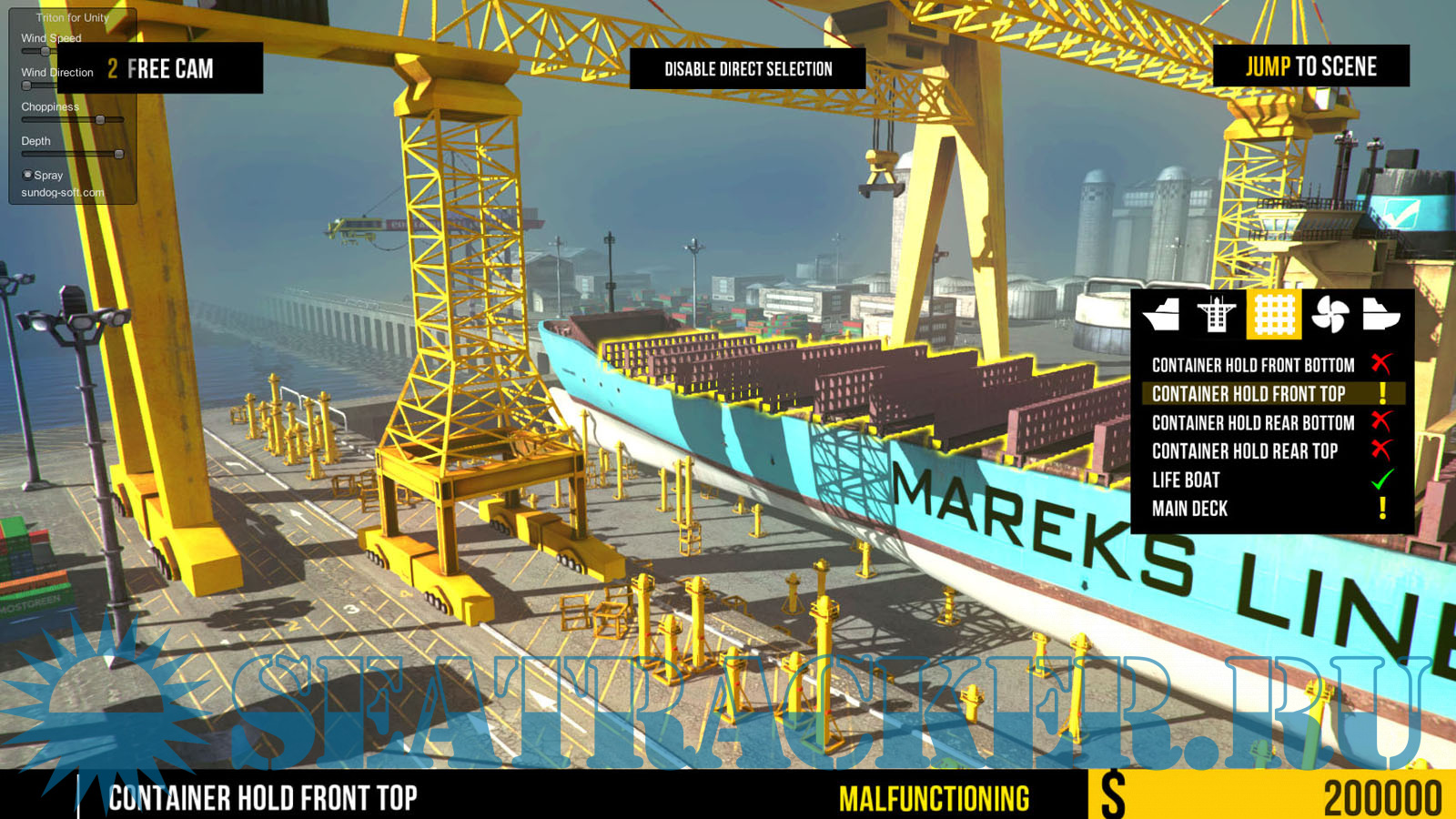This screenshot has width=1456, height=819.
Task: Choose the Main Deck entry
Action: pos(1189,509)
